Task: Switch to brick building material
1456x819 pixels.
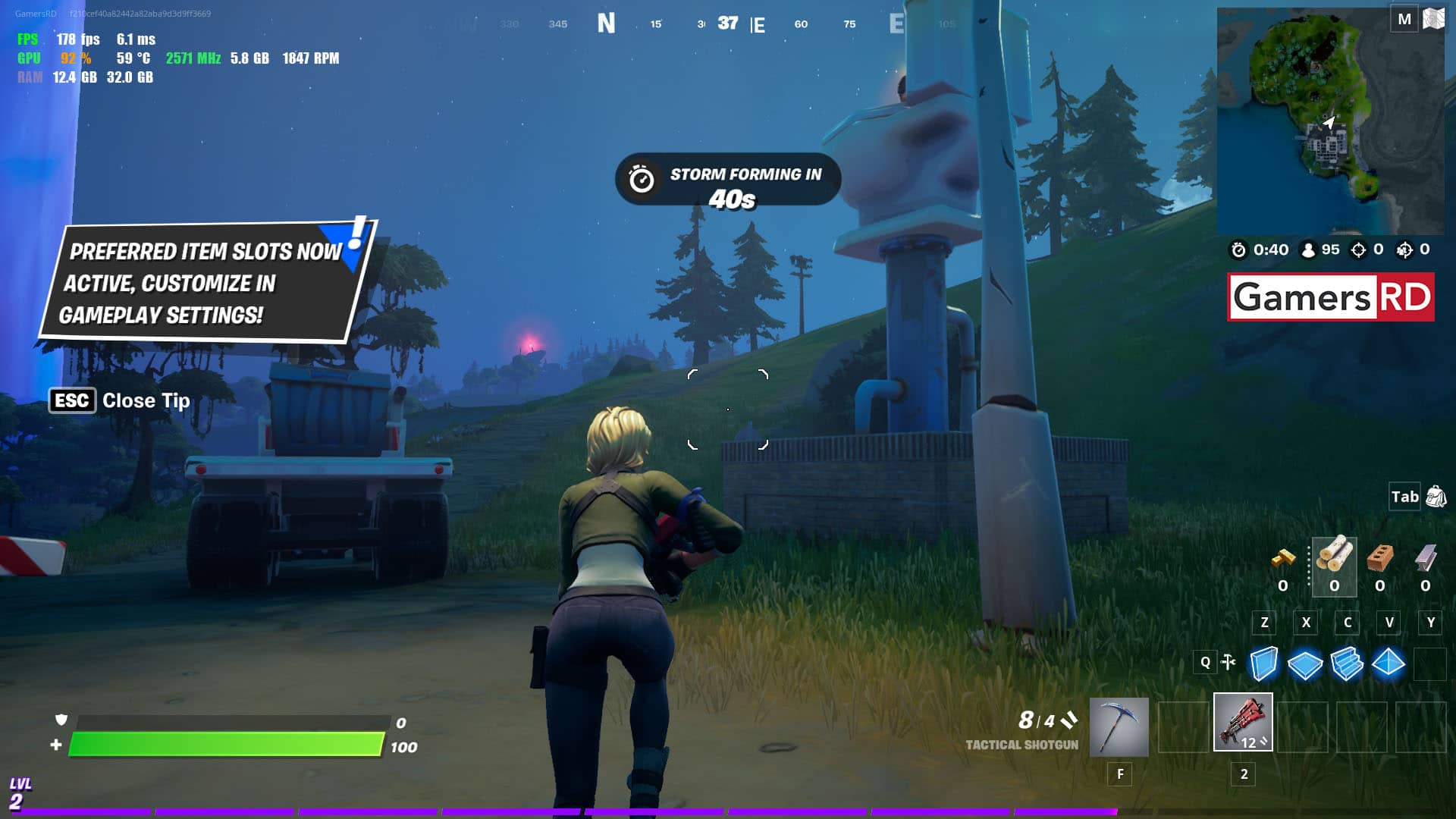Action: point(1380,557)
